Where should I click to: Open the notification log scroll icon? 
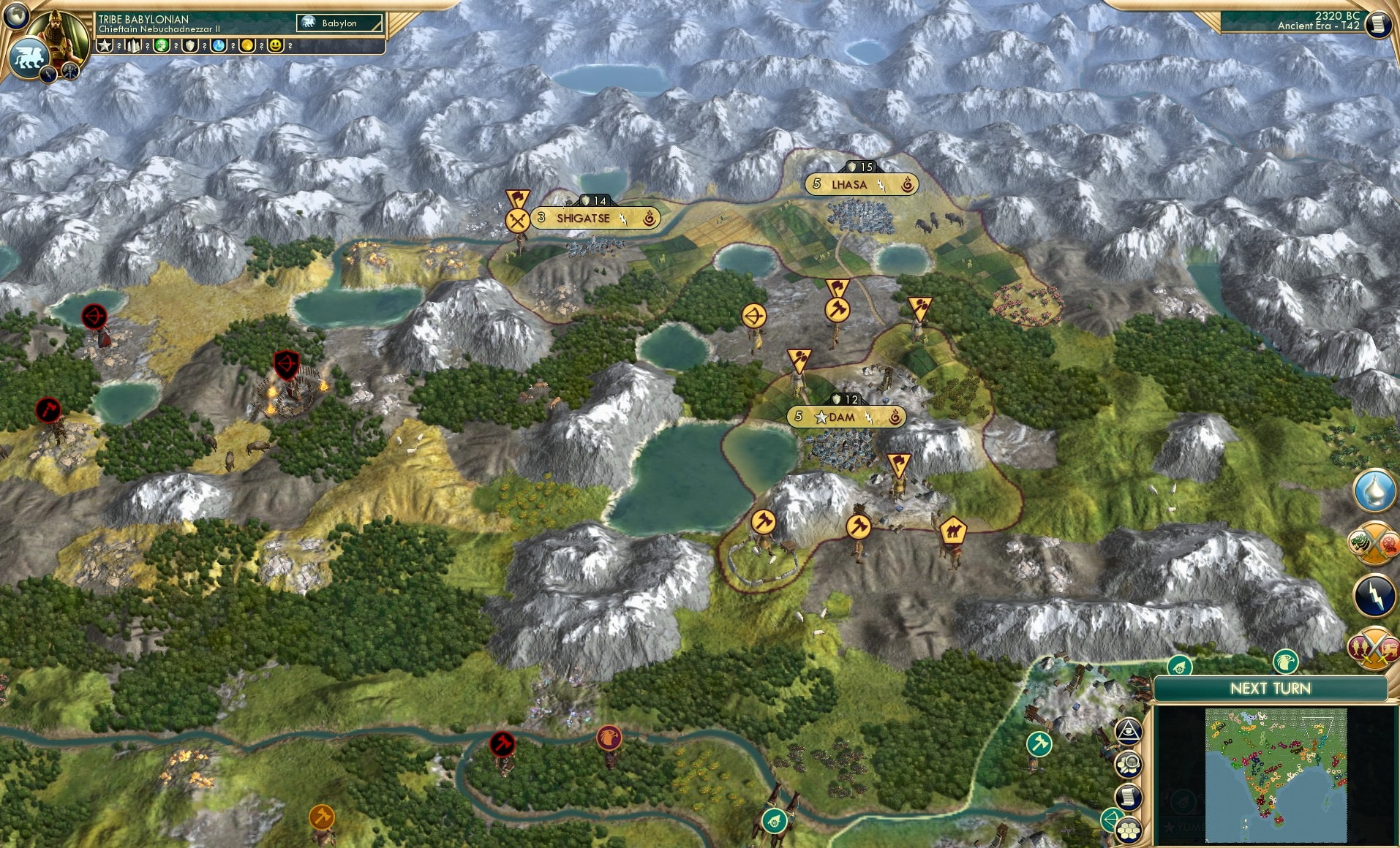tap(1129, 797)
